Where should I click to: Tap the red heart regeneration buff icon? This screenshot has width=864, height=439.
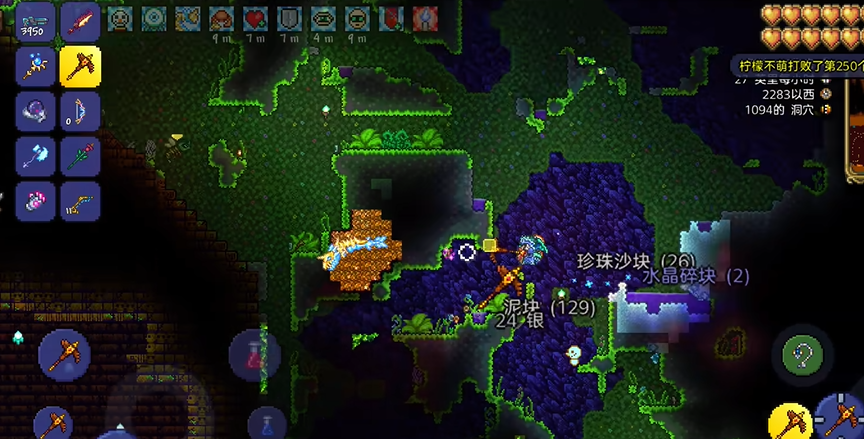point(255,18)
